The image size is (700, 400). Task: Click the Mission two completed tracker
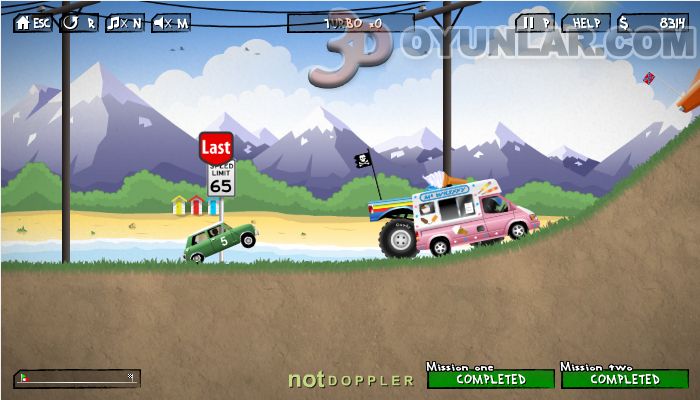[624, 379]
